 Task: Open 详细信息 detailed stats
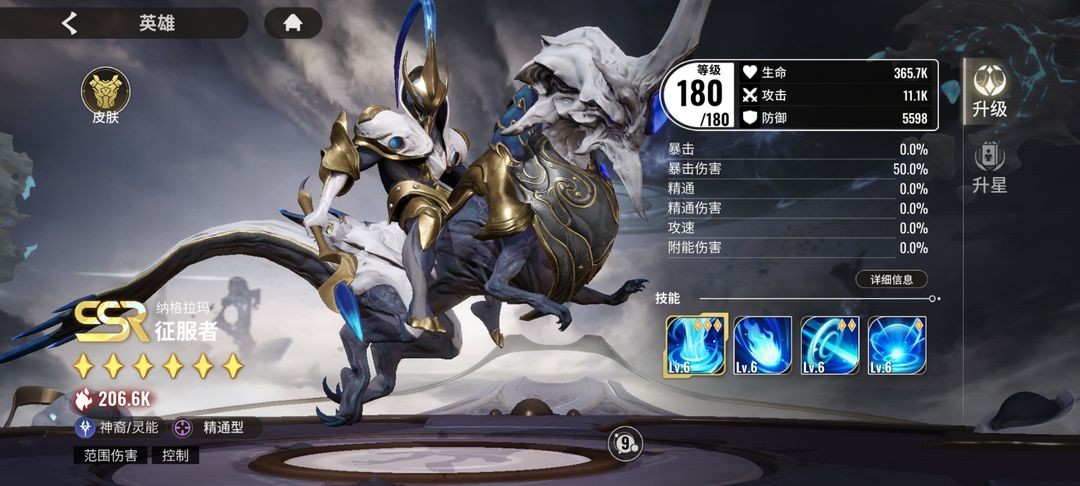pyautogui.click(x=891, y=280)
